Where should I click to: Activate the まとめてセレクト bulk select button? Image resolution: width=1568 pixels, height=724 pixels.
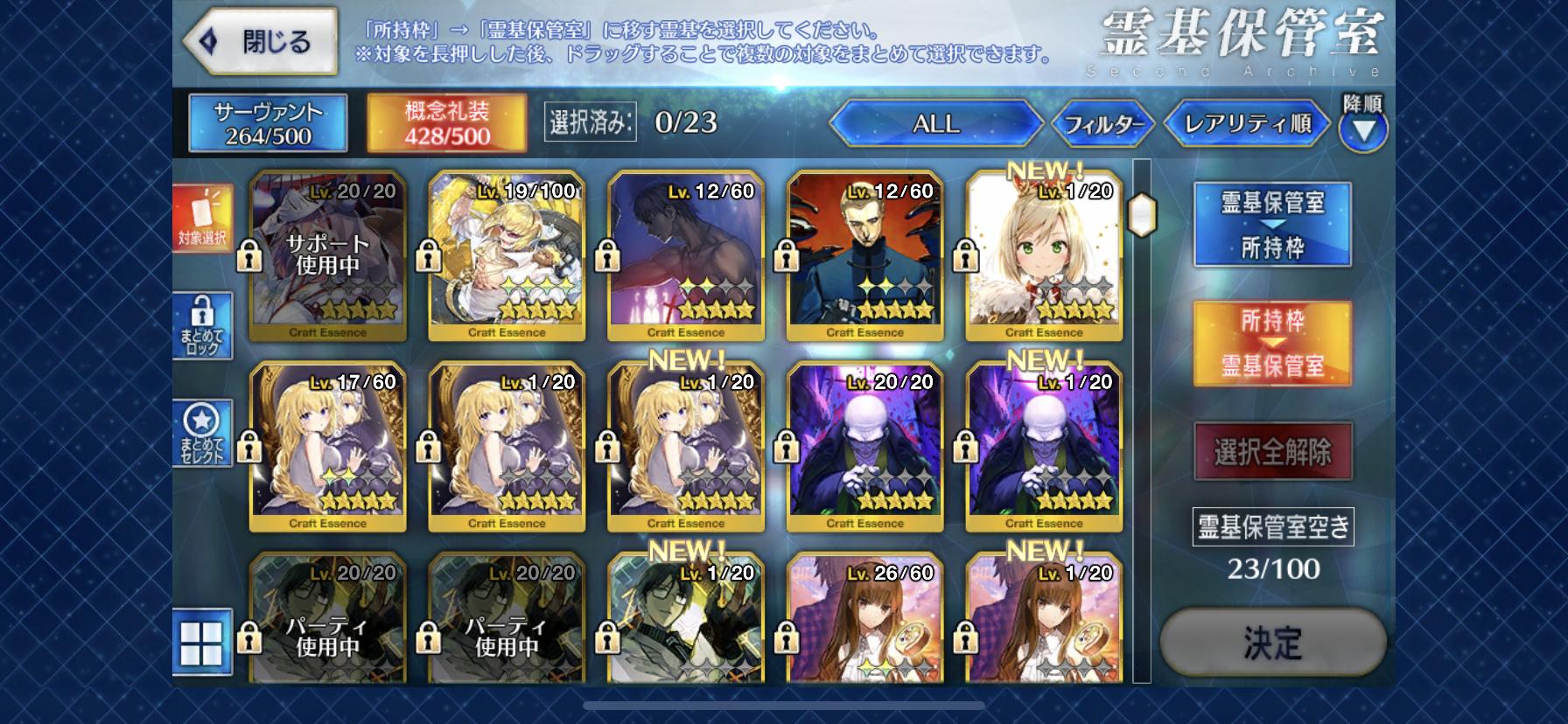click(203, 434)
